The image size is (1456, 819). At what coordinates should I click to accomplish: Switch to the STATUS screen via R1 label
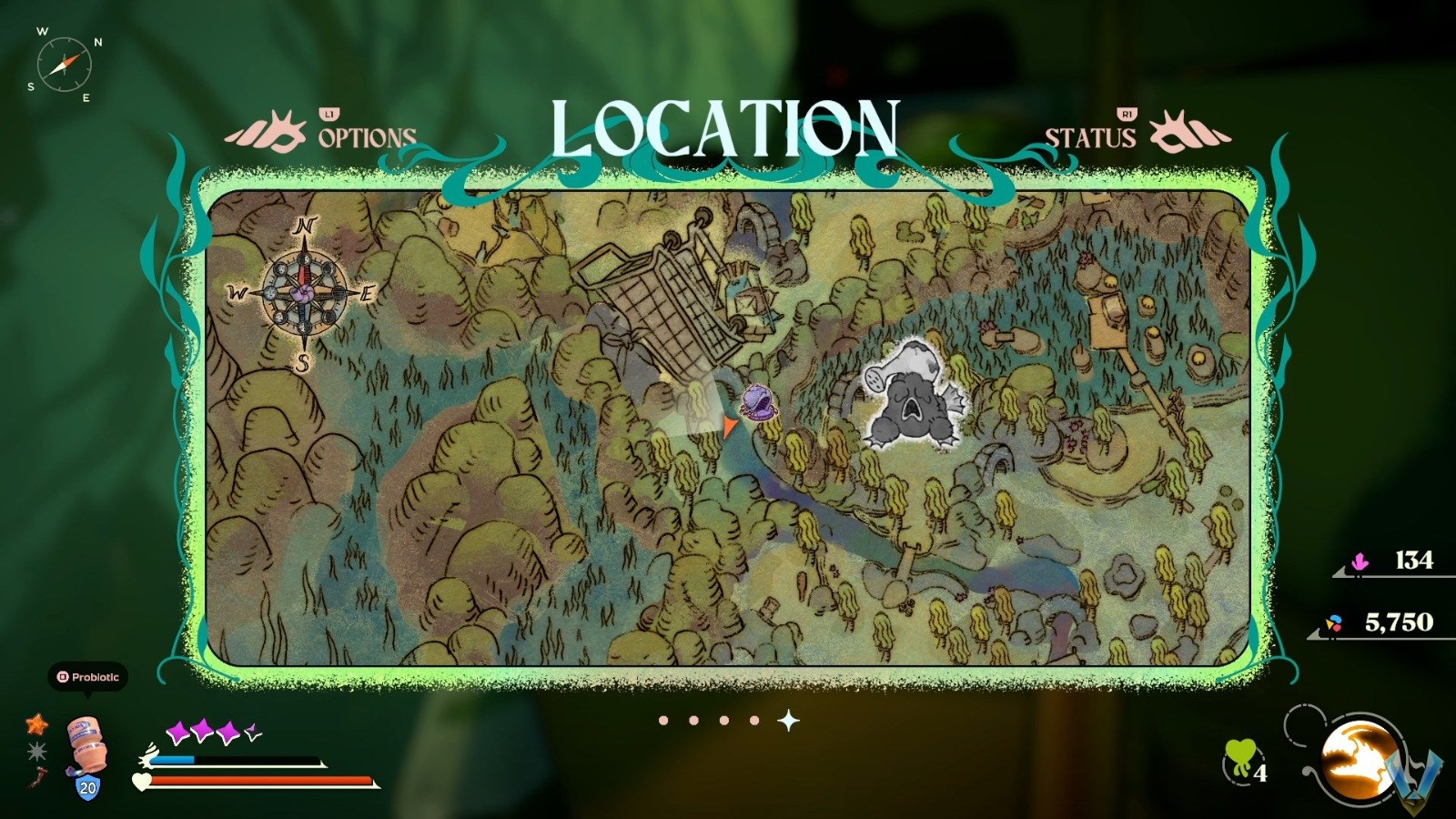pos(1126,116)
